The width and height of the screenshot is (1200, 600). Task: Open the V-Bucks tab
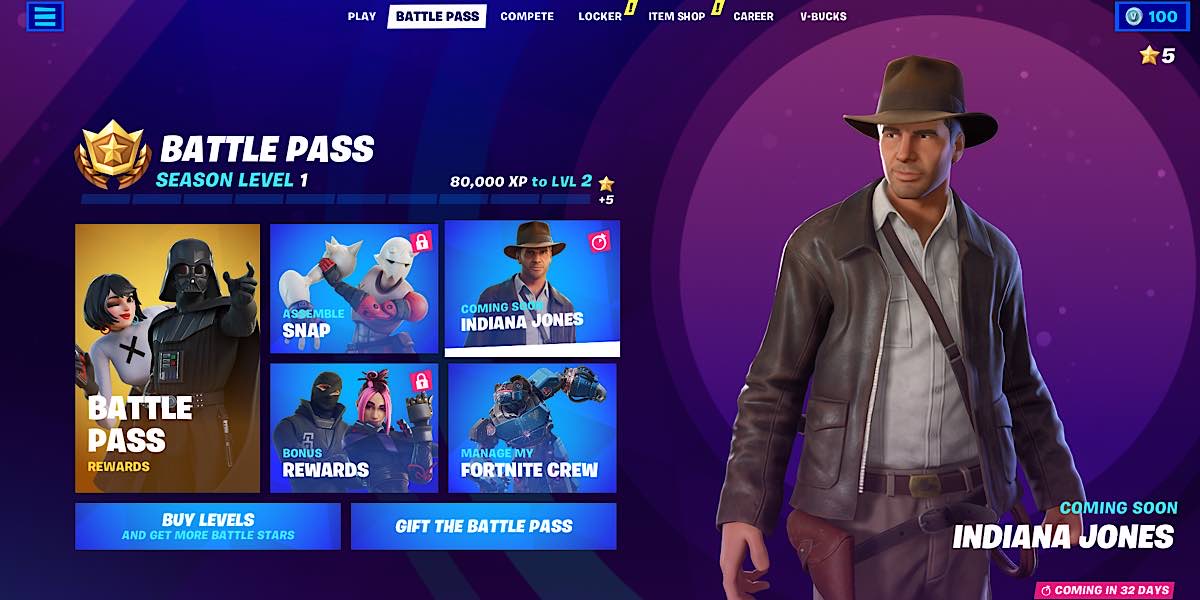coord(823,16)
